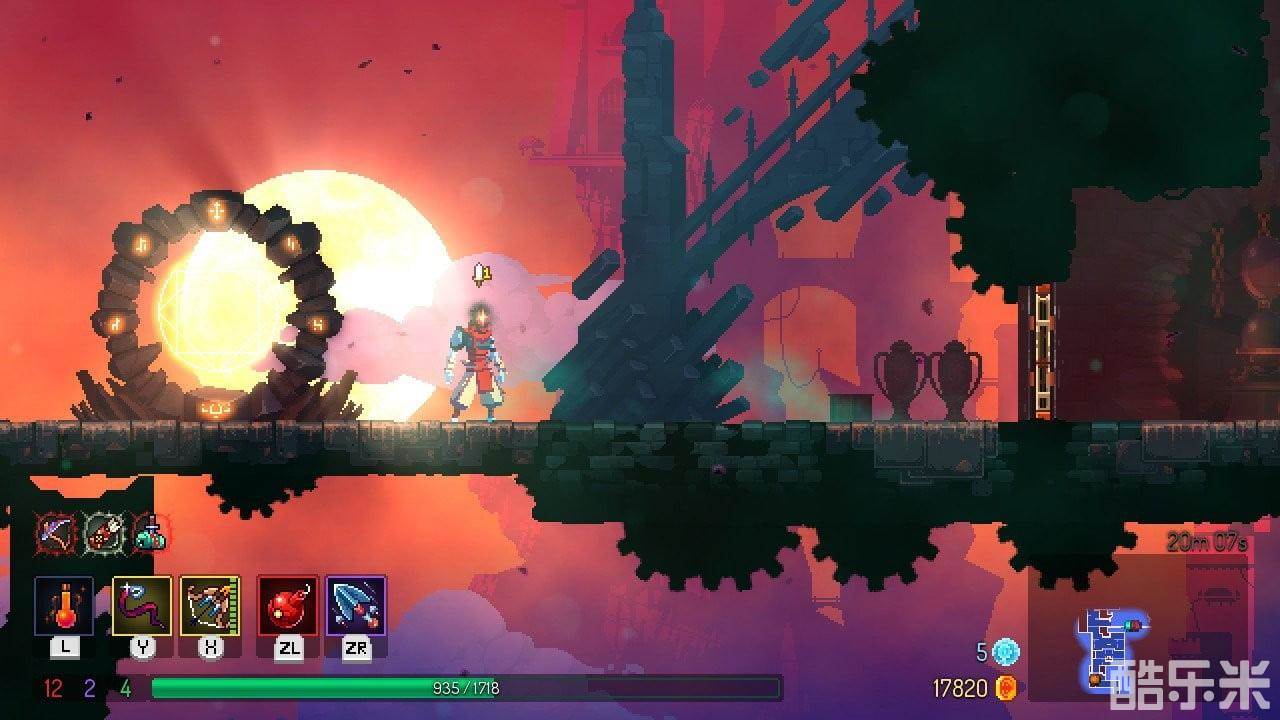Use the health flask slot
Viewport: 1280px width, 720px height.
(x=64, y=606)
